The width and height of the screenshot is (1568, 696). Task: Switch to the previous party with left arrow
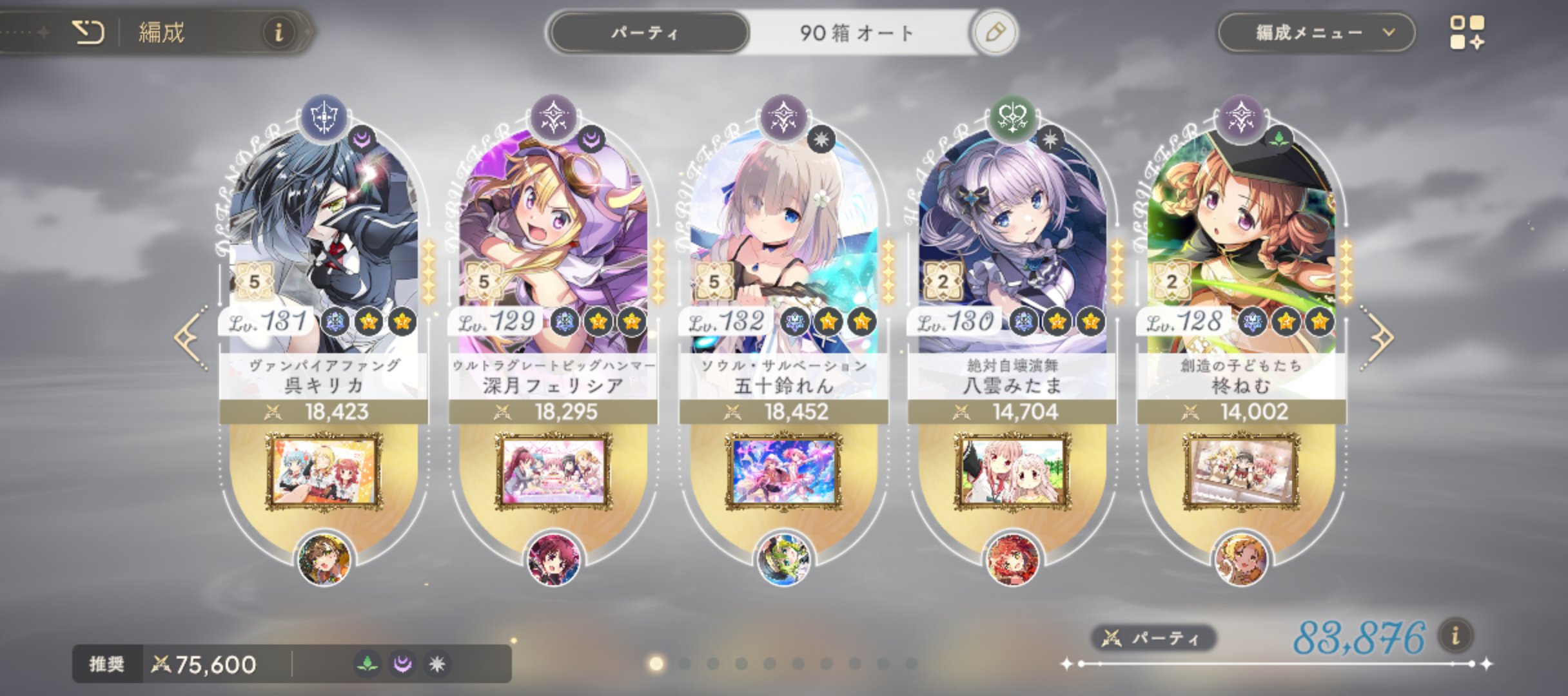[x=191, y=338]
